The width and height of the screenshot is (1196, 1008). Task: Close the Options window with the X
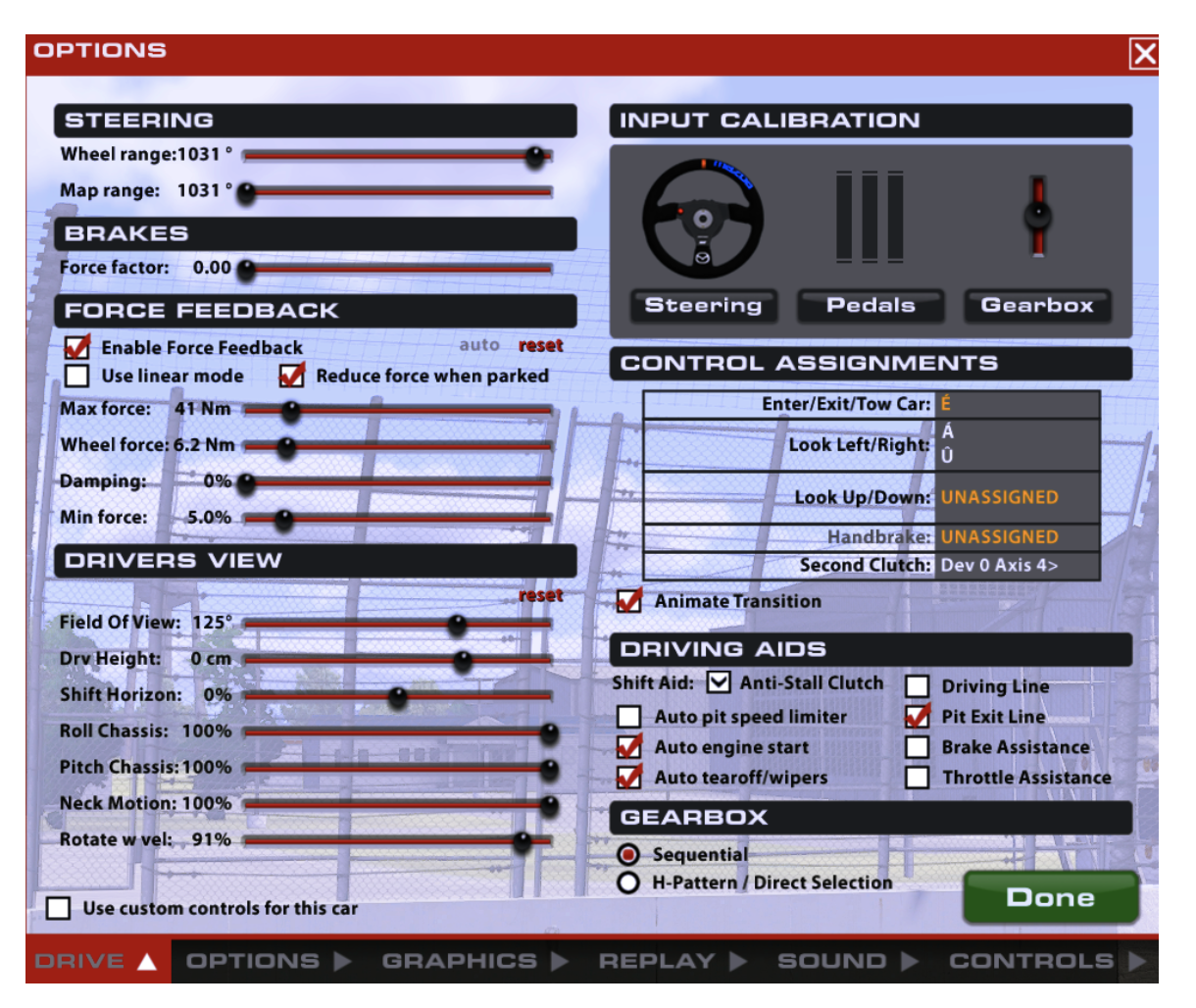(1143, 53)
